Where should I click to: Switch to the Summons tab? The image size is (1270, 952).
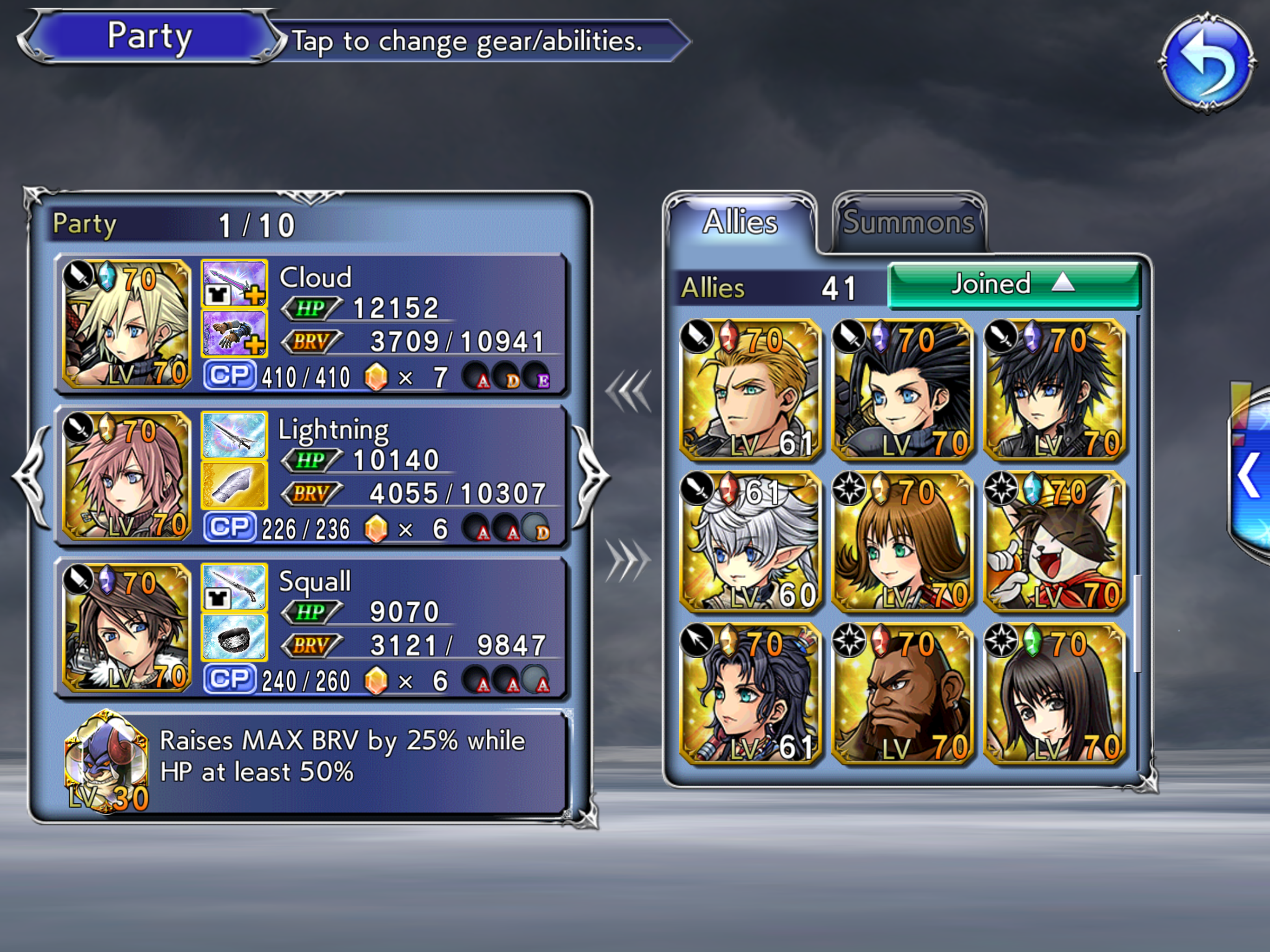tap(909, 223)
